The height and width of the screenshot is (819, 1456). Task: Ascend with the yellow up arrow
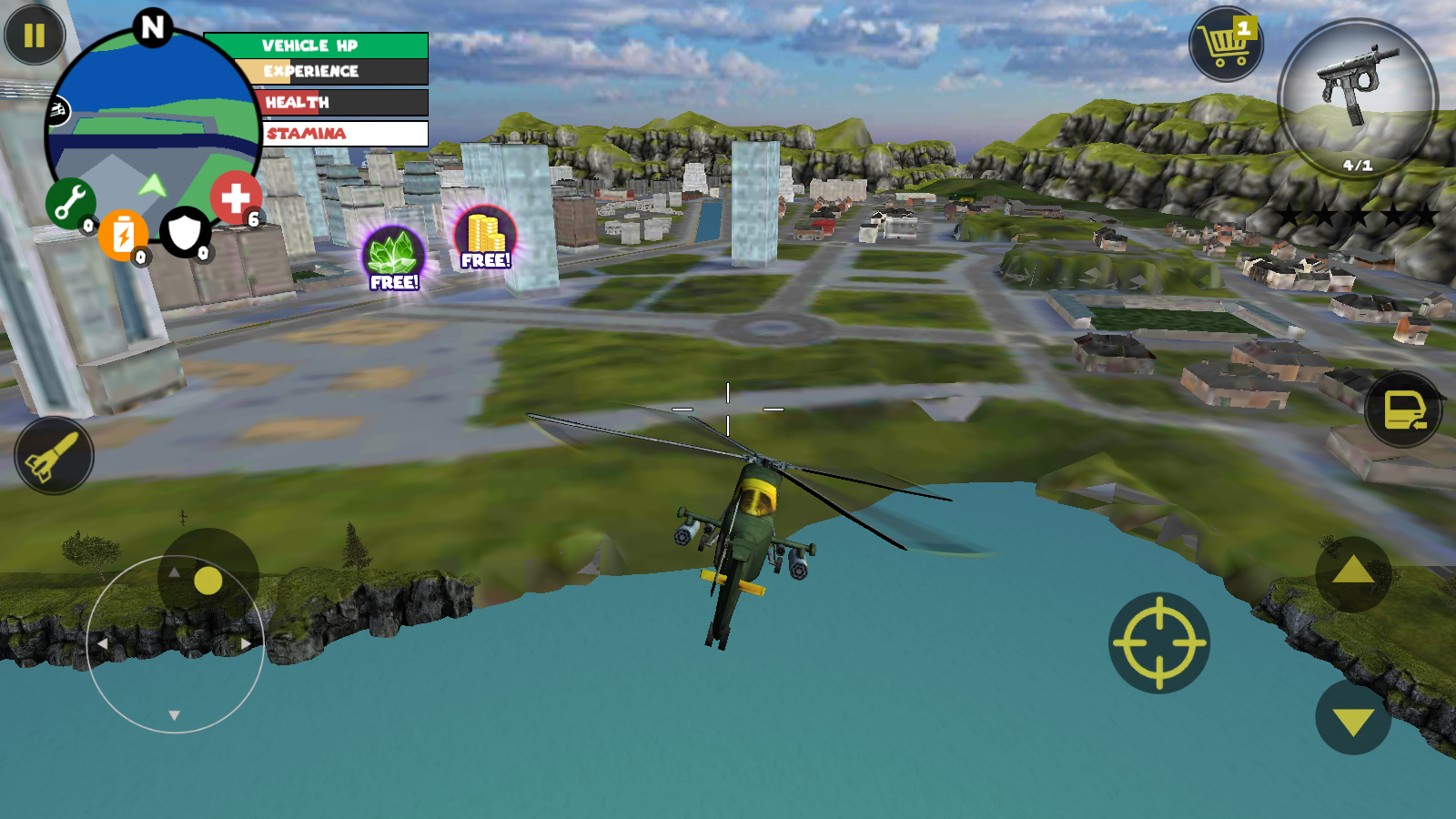(x=1352, y=572)
